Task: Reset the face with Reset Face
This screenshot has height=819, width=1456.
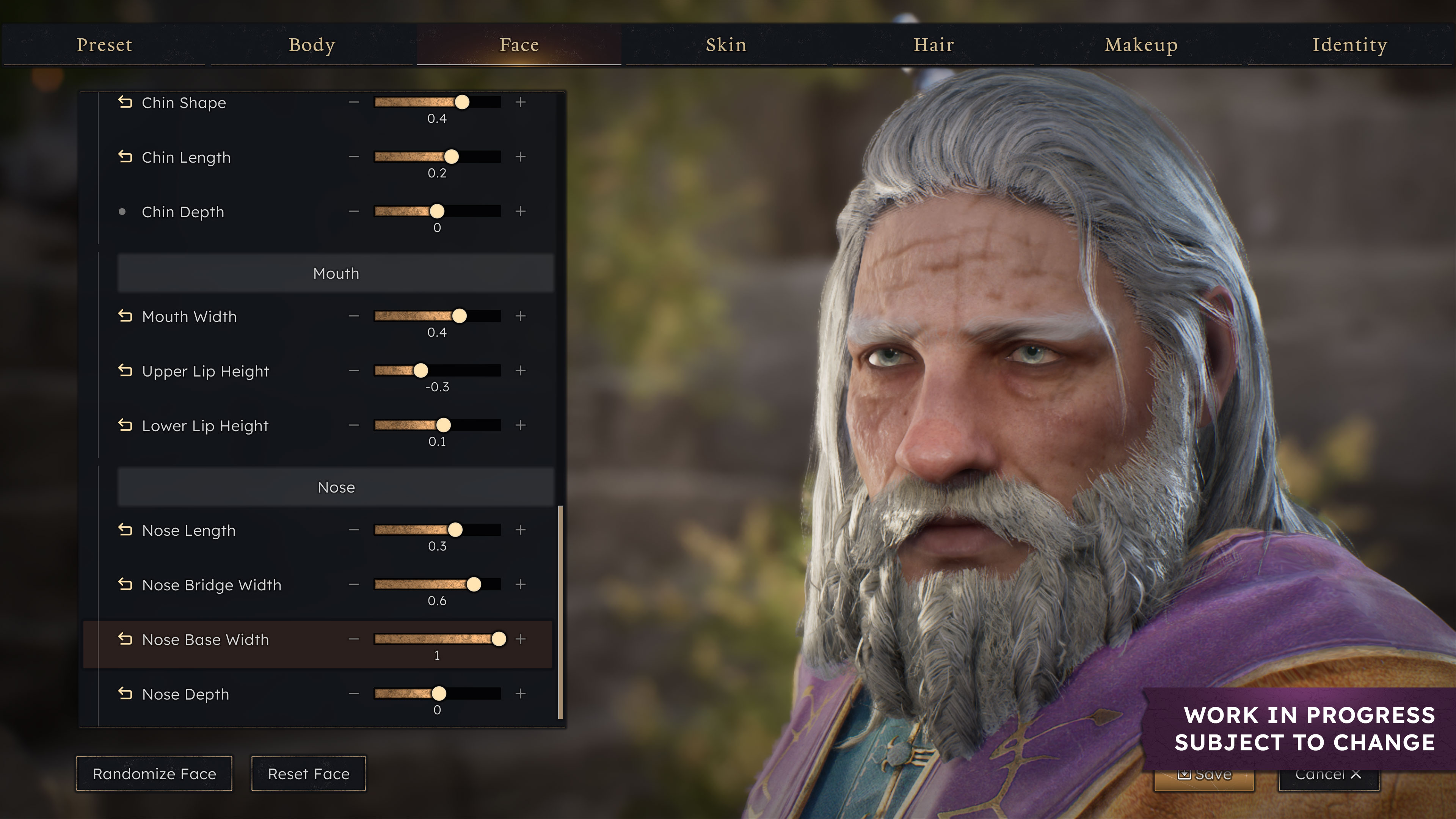Action: click(309, 773)
